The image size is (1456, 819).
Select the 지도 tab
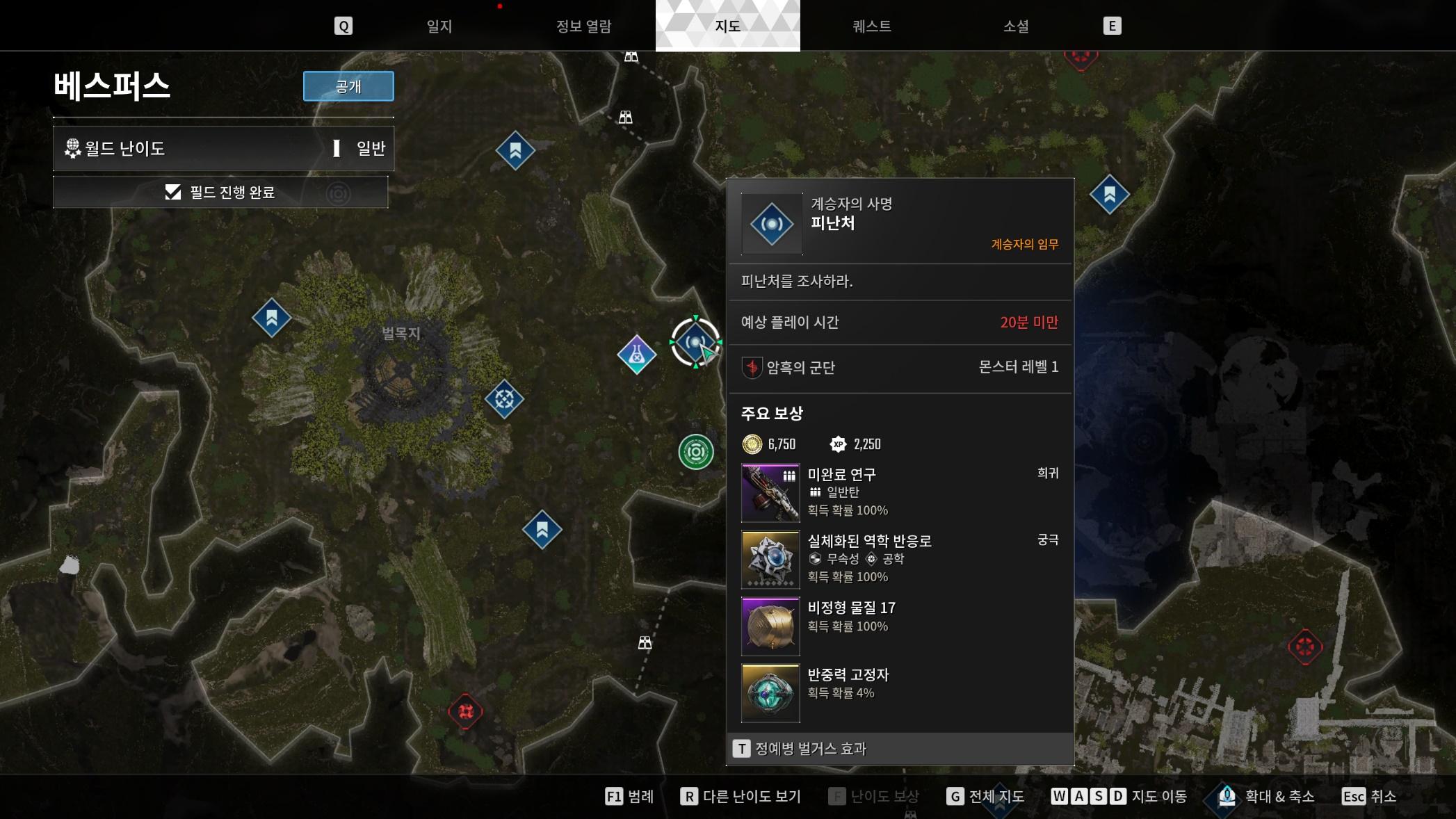pyautogui.click(x=727, y=26)
